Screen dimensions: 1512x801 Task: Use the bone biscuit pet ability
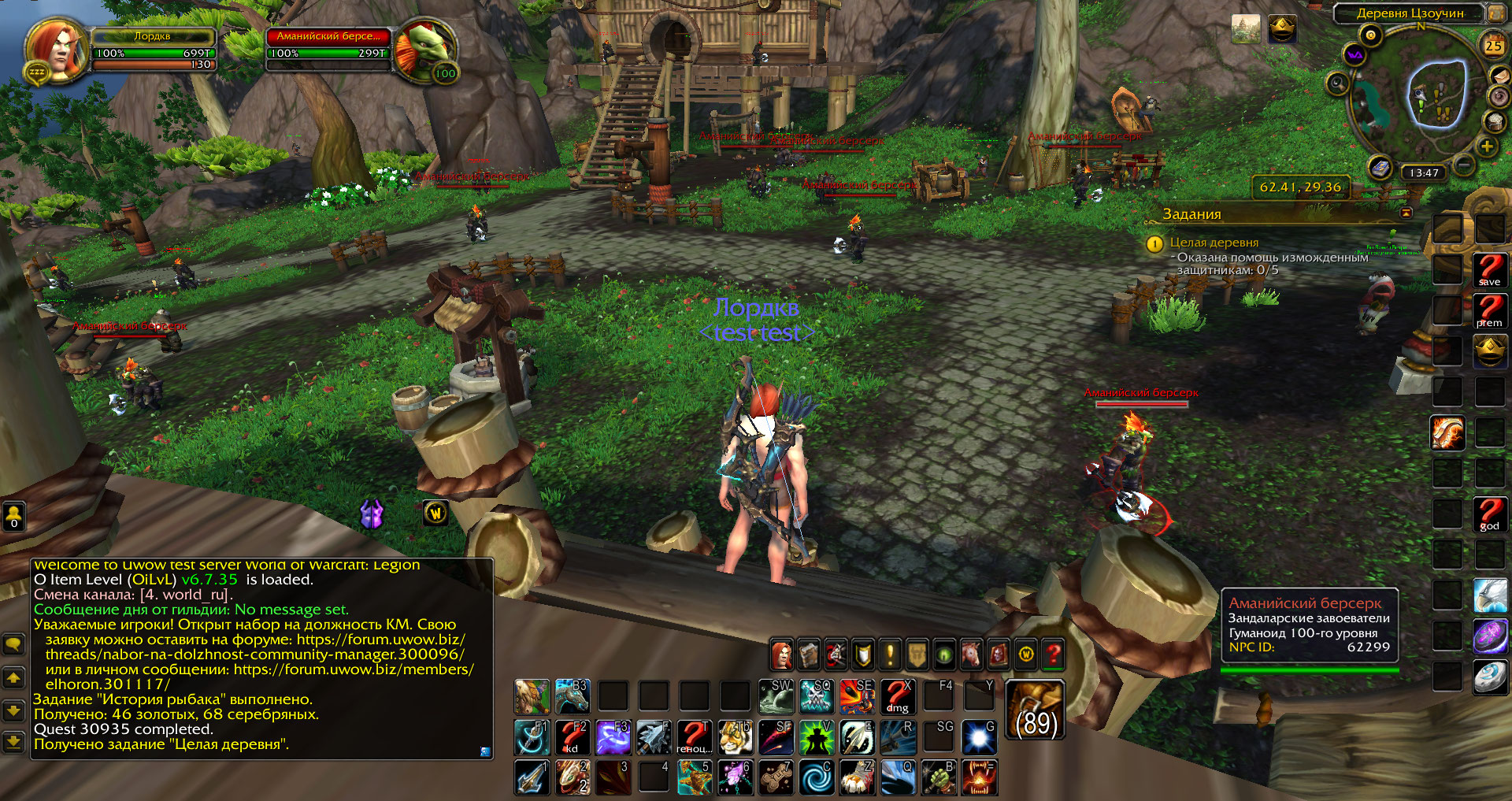(x=775, y=777)
